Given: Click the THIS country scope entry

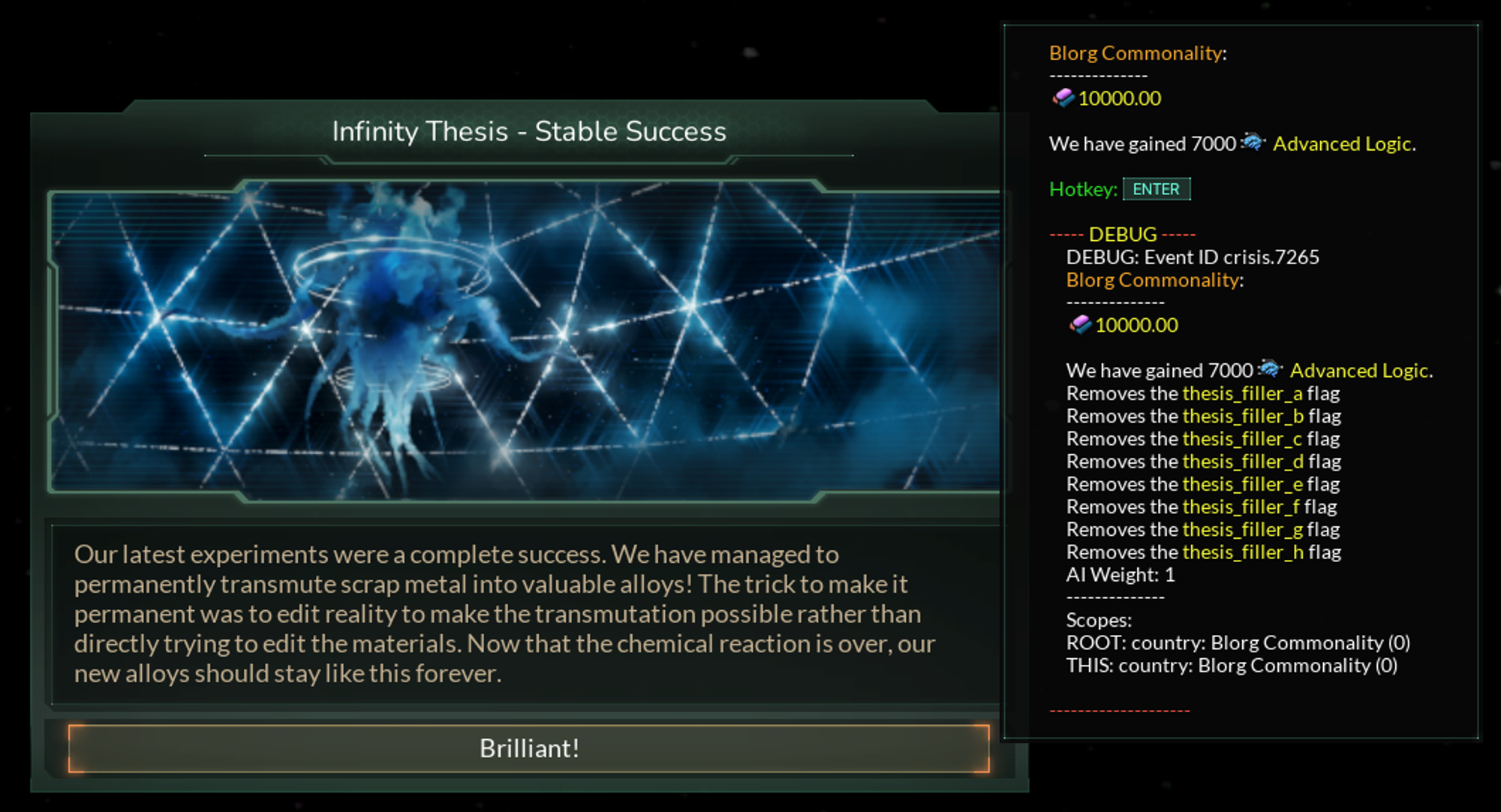Looking at the screenshot, I should [x=1232, y=665].
